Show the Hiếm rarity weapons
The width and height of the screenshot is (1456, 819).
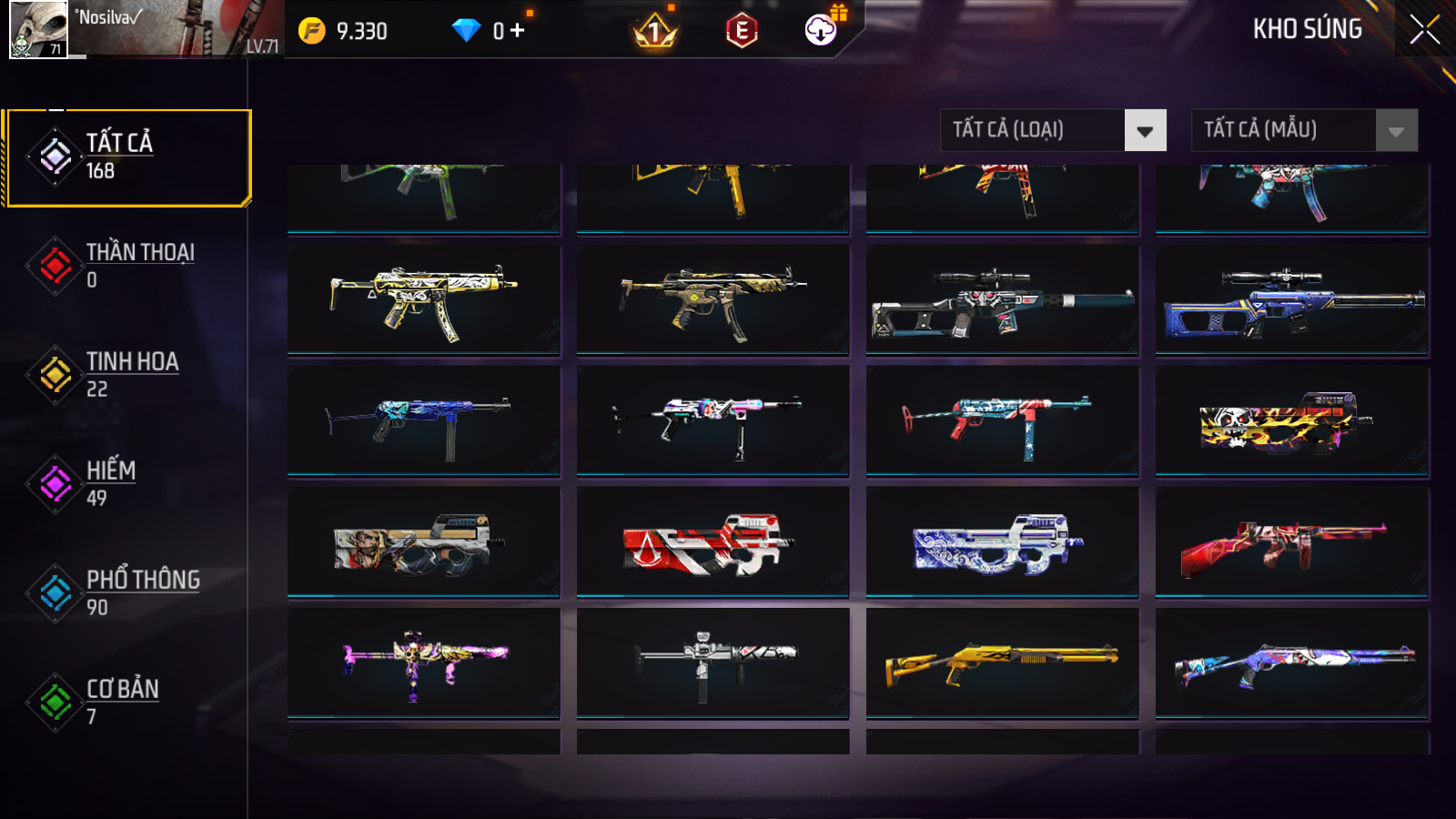point(127,484)
